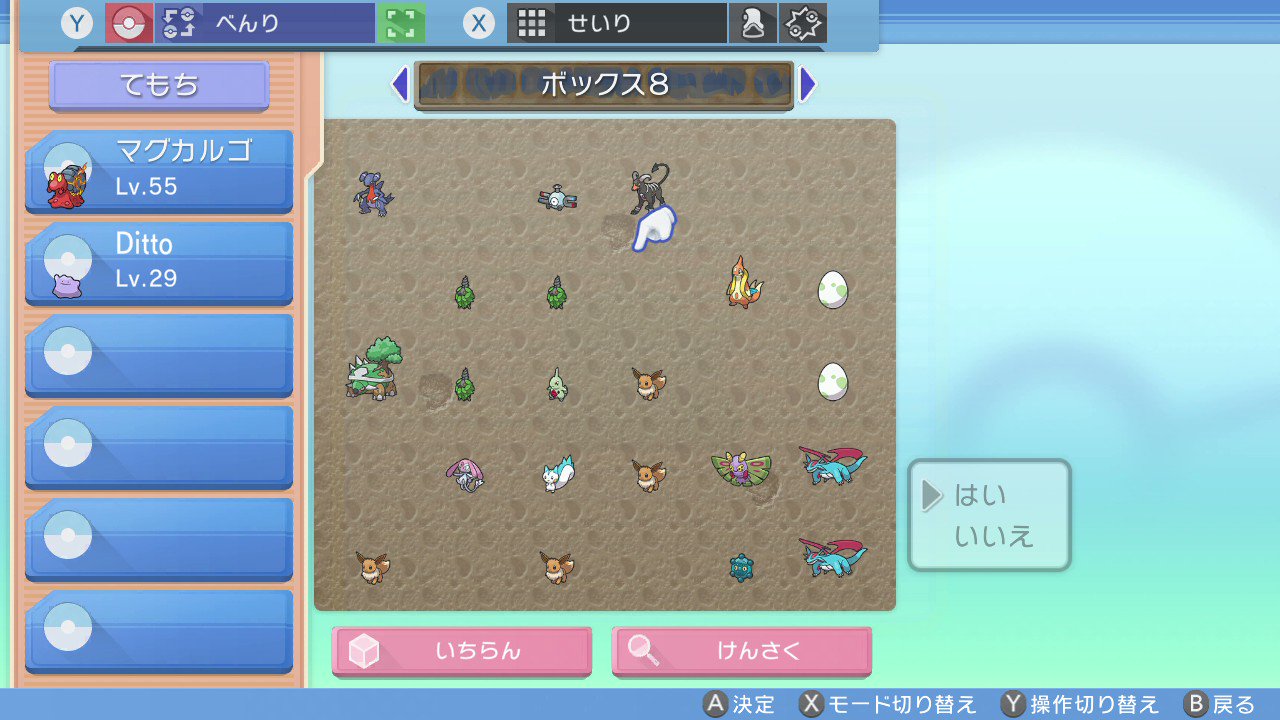Select the Y shortcut circle in the top bar
This screenshot has width=1280, height=720.
(76, 22)
